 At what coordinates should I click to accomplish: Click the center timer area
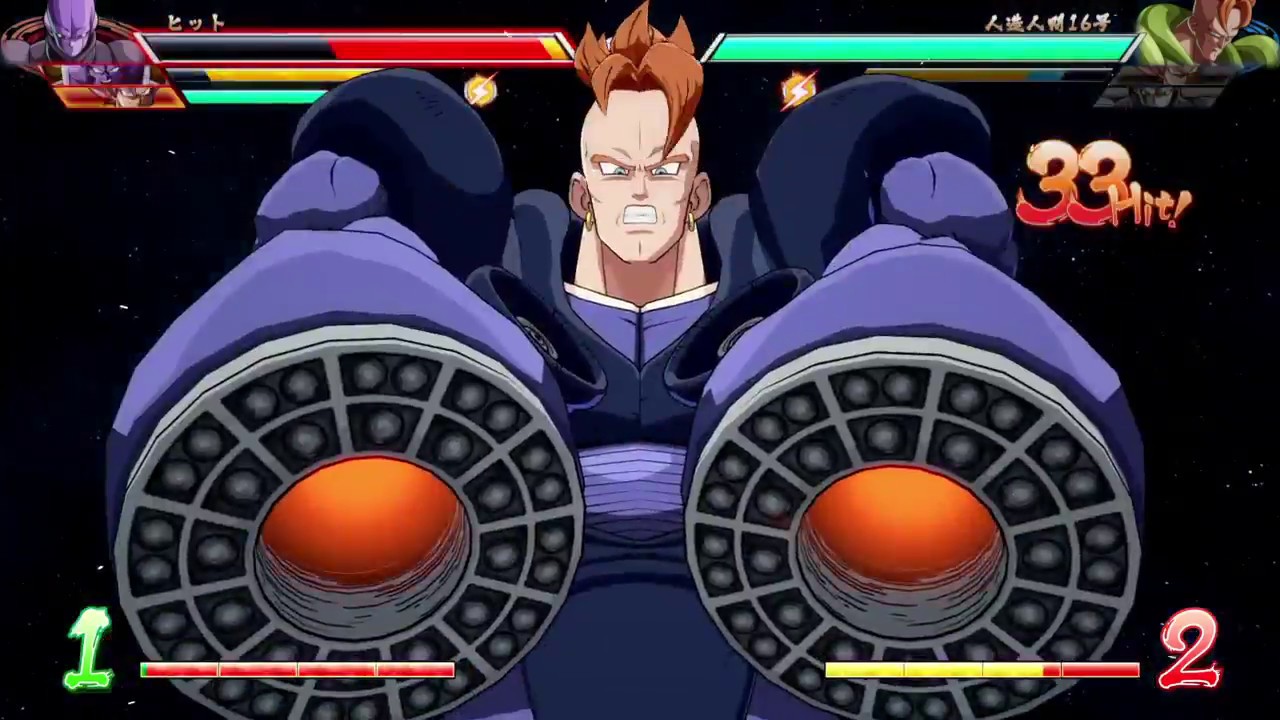pyautogui.click(x=640, y=40)
